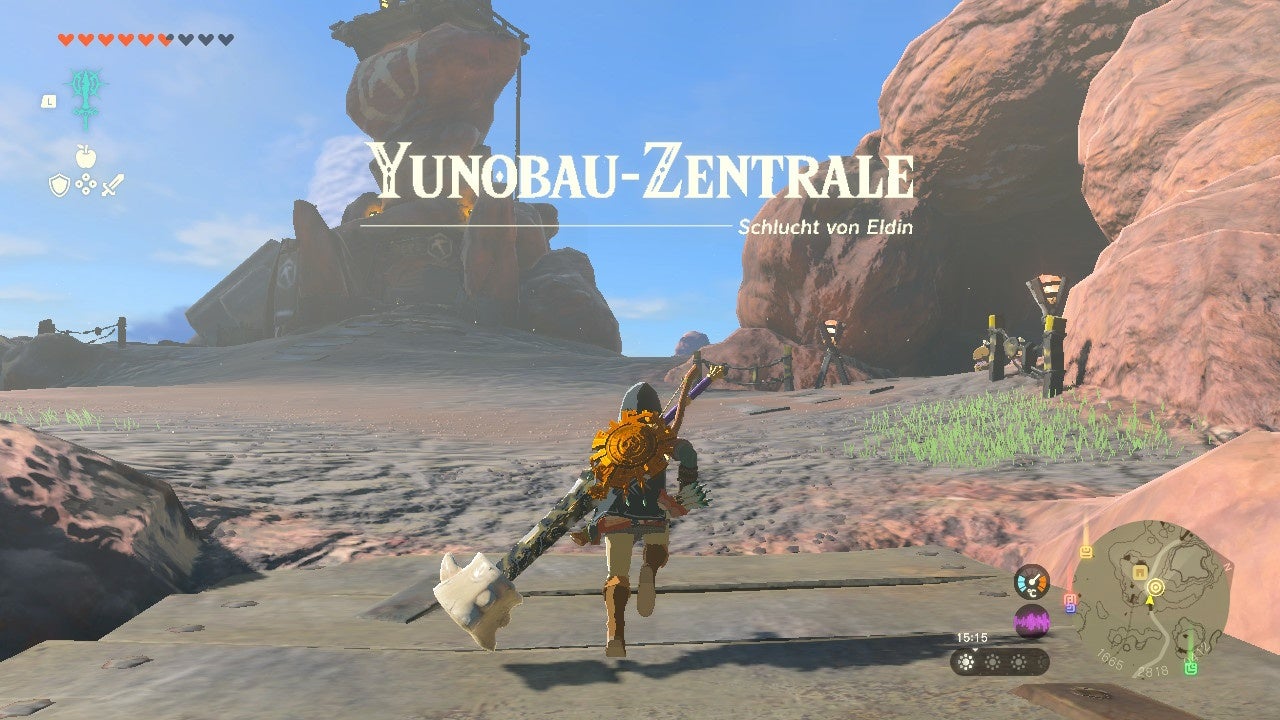Viewport: 1280px width, 720px height.
Task: Expand the weather forecast bar
Action: point(996,660)
